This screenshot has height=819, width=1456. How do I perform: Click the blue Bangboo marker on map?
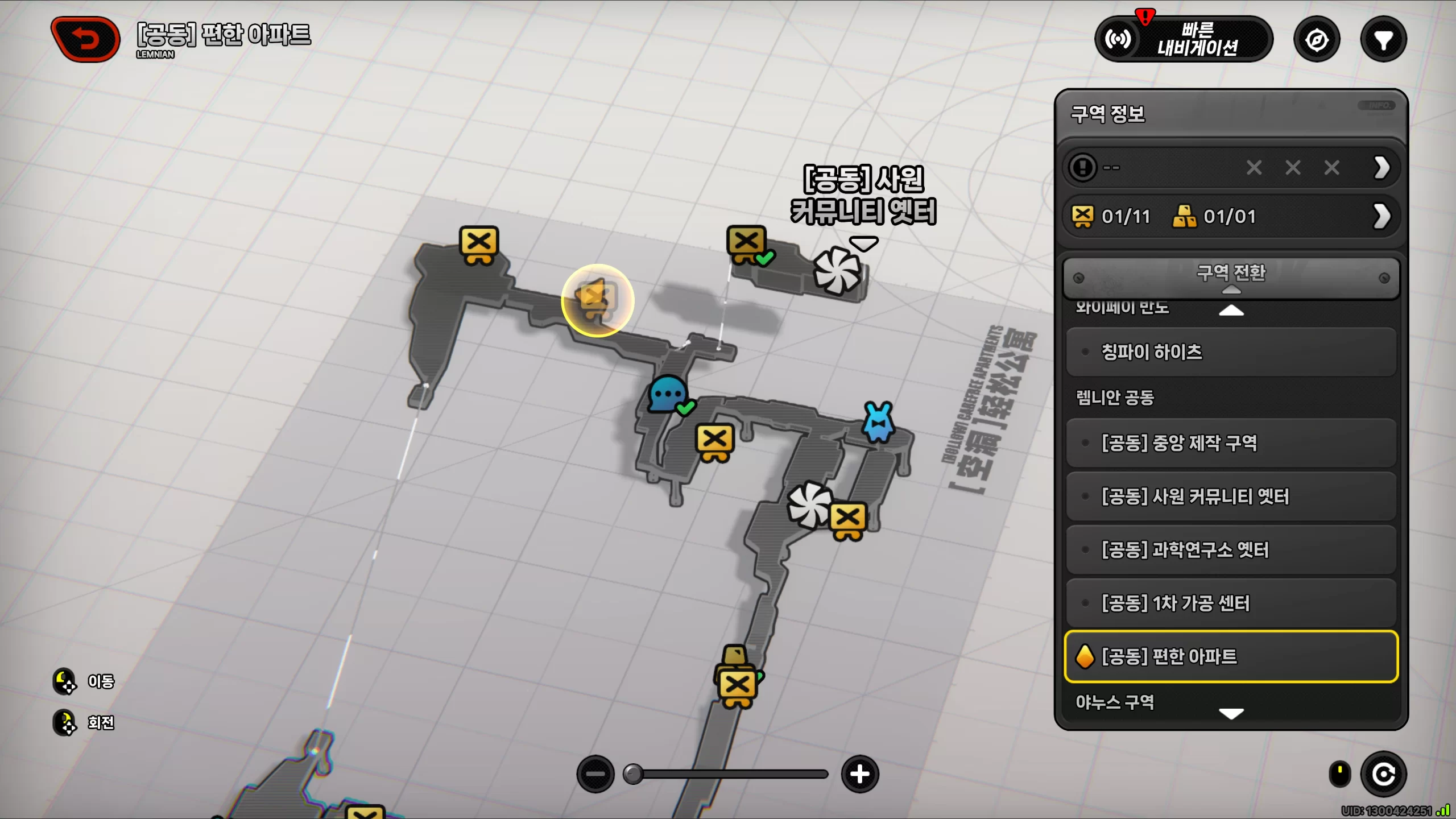[879, 422]
